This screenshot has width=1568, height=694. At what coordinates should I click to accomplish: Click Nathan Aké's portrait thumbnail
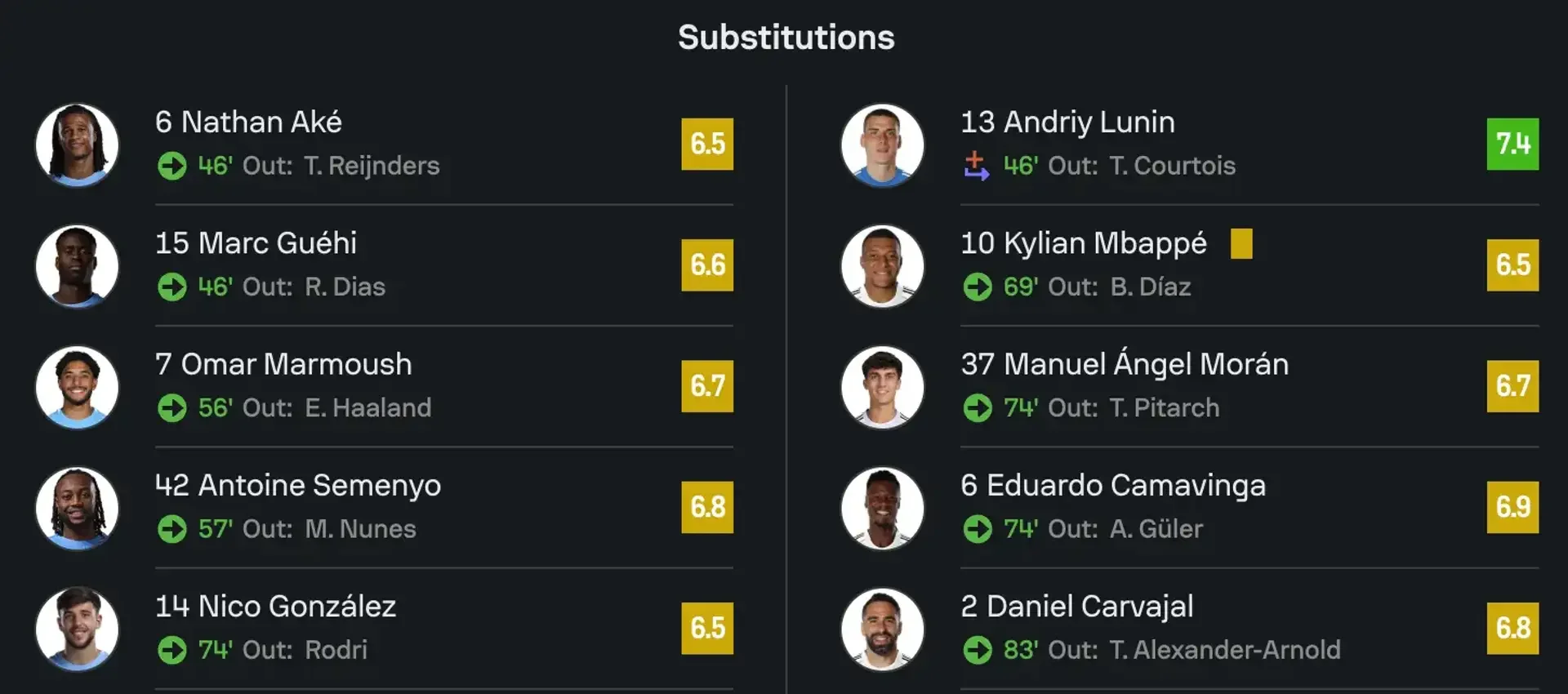(77, 145)
